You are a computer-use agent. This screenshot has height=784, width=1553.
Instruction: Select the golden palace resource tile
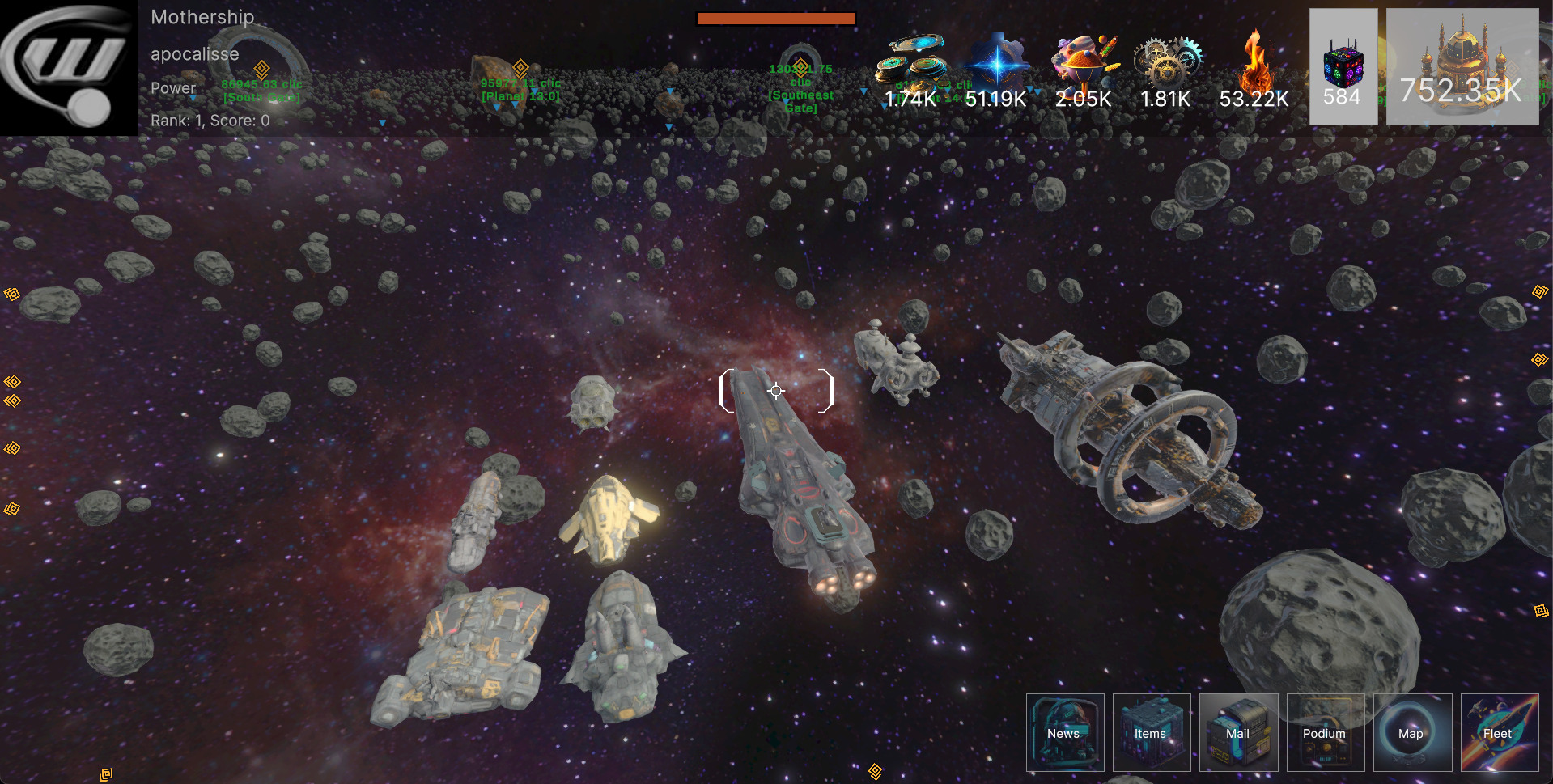pyautogui.click(x=1462, y=66)
